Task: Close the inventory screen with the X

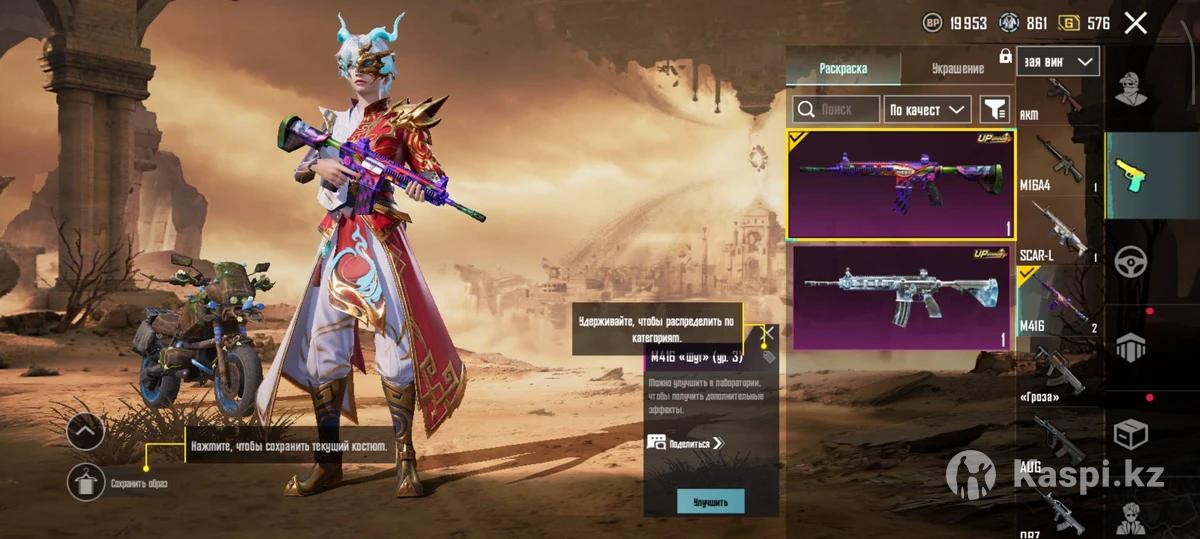Action: (x=1135, y=23)
